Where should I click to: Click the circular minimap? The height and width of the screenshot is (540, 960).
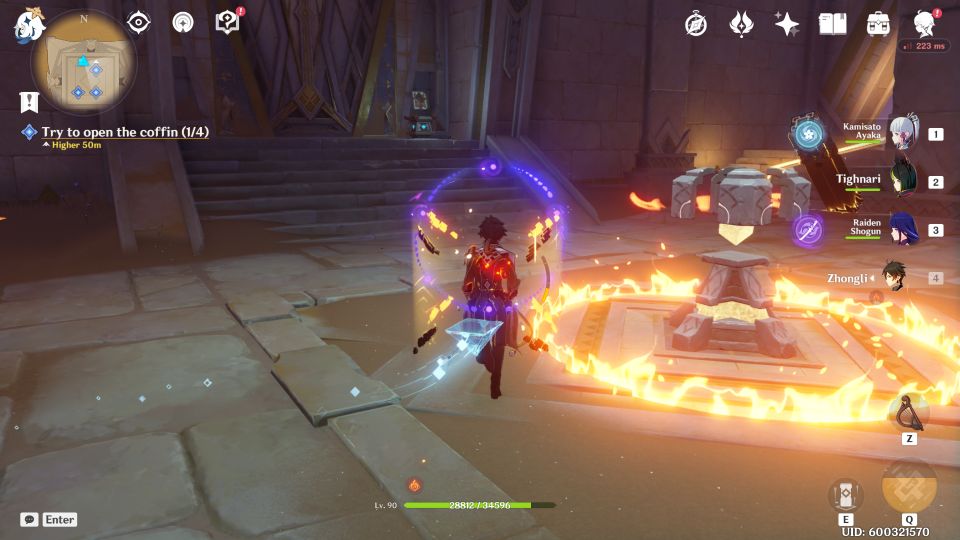(84, 64)
